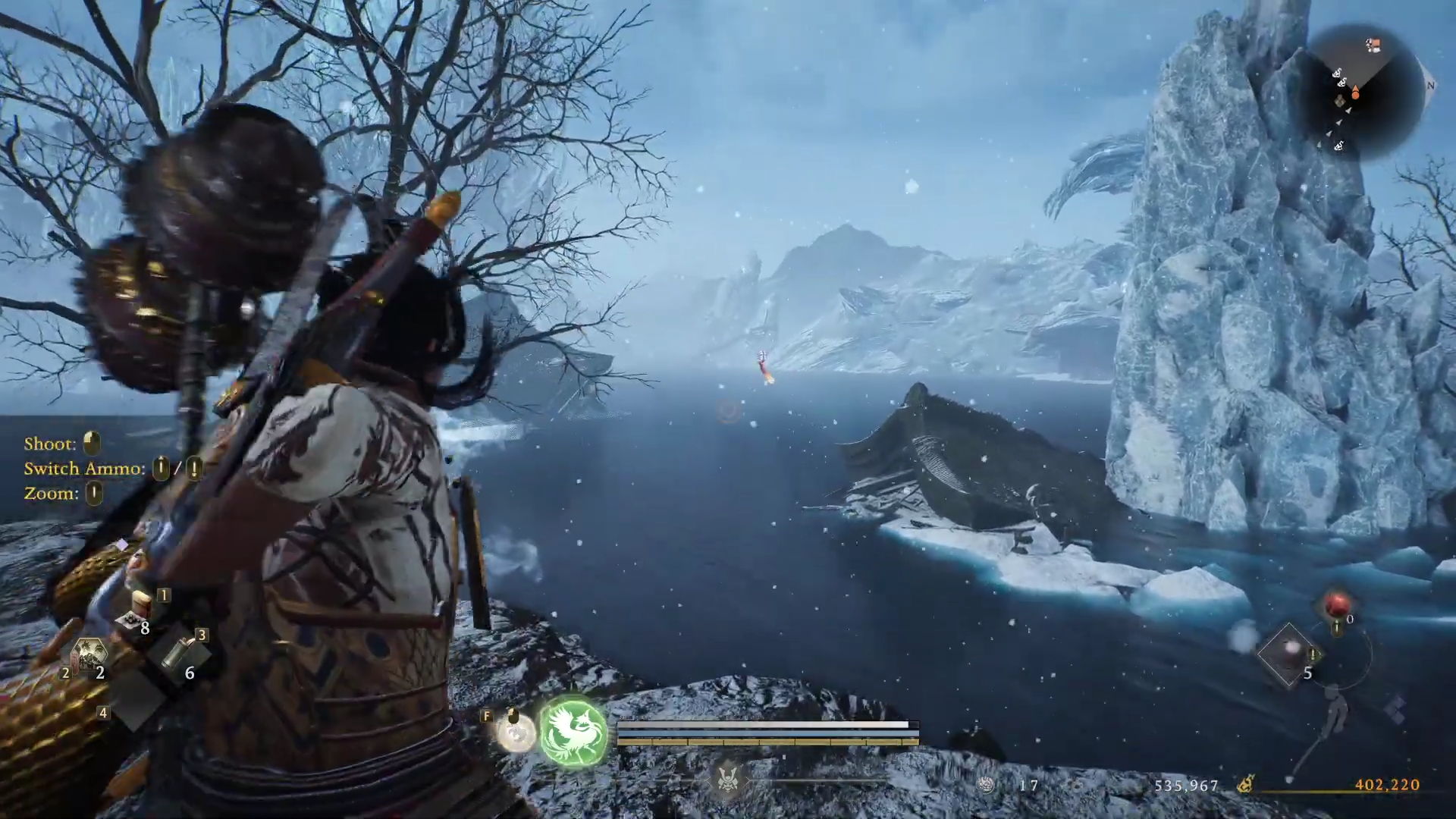Click the golden Amrita flame icon
Image resolution: width=1456 pixels, height=819 pixels.
[1245, 785]
